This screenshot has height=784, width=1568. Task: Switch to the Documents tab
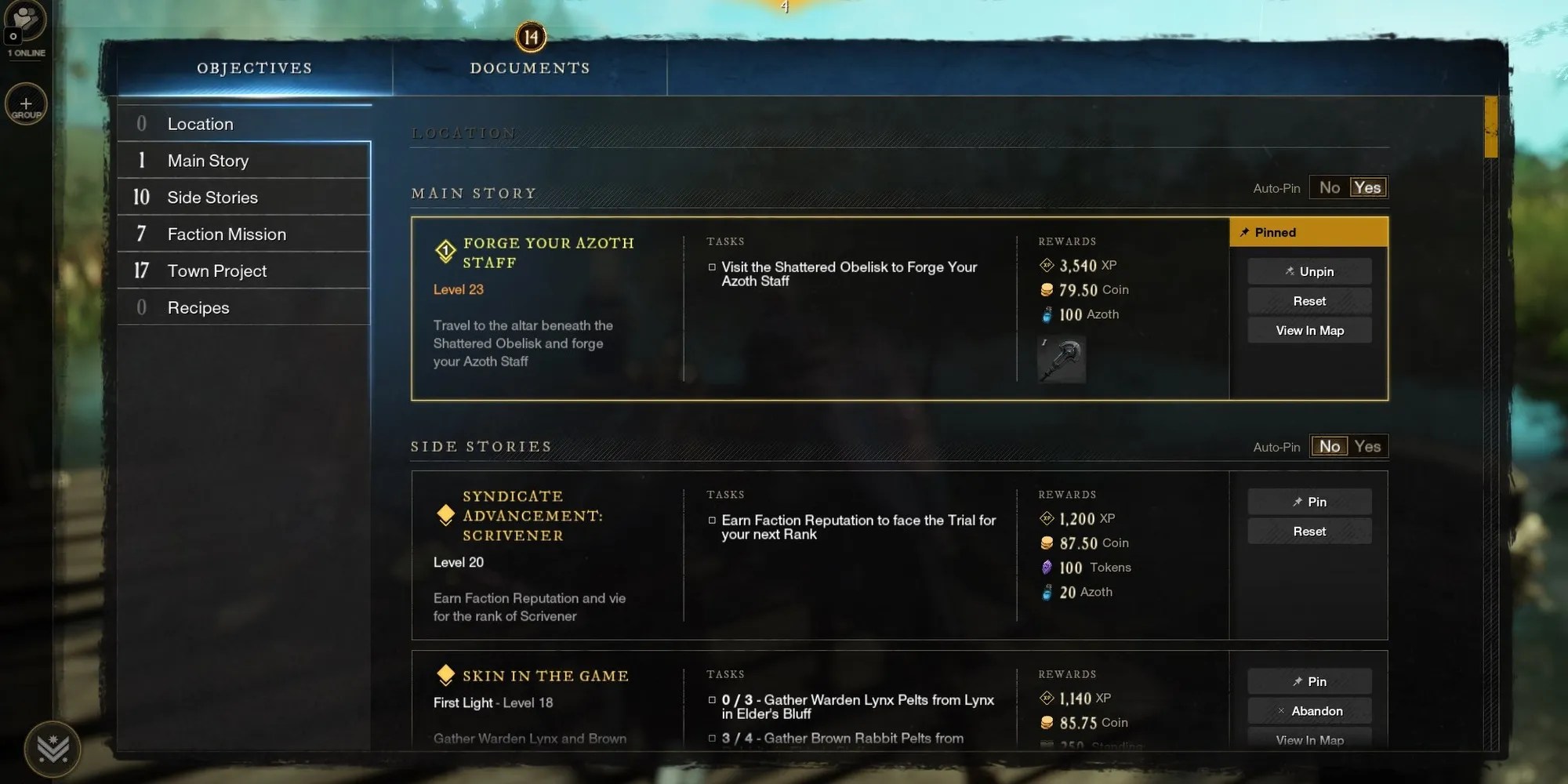pos(530,67)
